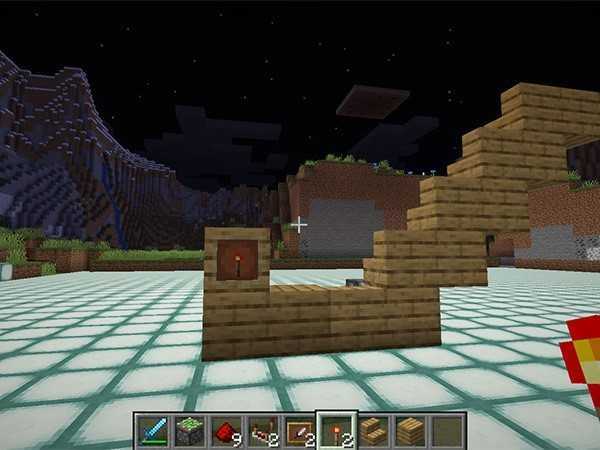Pick the item frame hotbar slot
The height and width of the screenshot is (450, 600).
click(x=299, y=430)
